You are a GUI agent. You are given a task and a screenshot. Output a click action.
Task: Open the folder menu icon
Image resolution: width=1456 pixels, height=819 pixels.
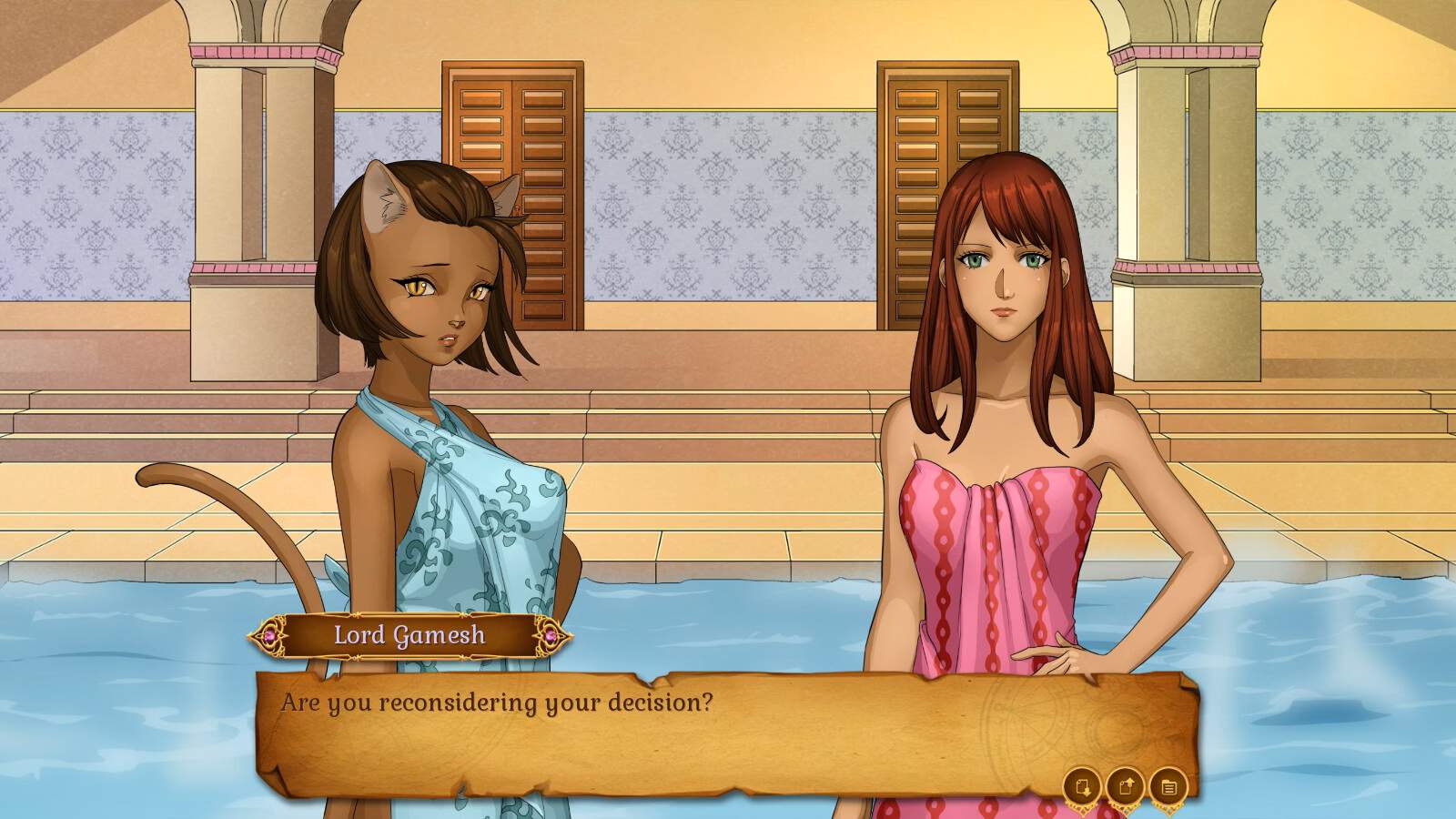[x=1168, y=787]
